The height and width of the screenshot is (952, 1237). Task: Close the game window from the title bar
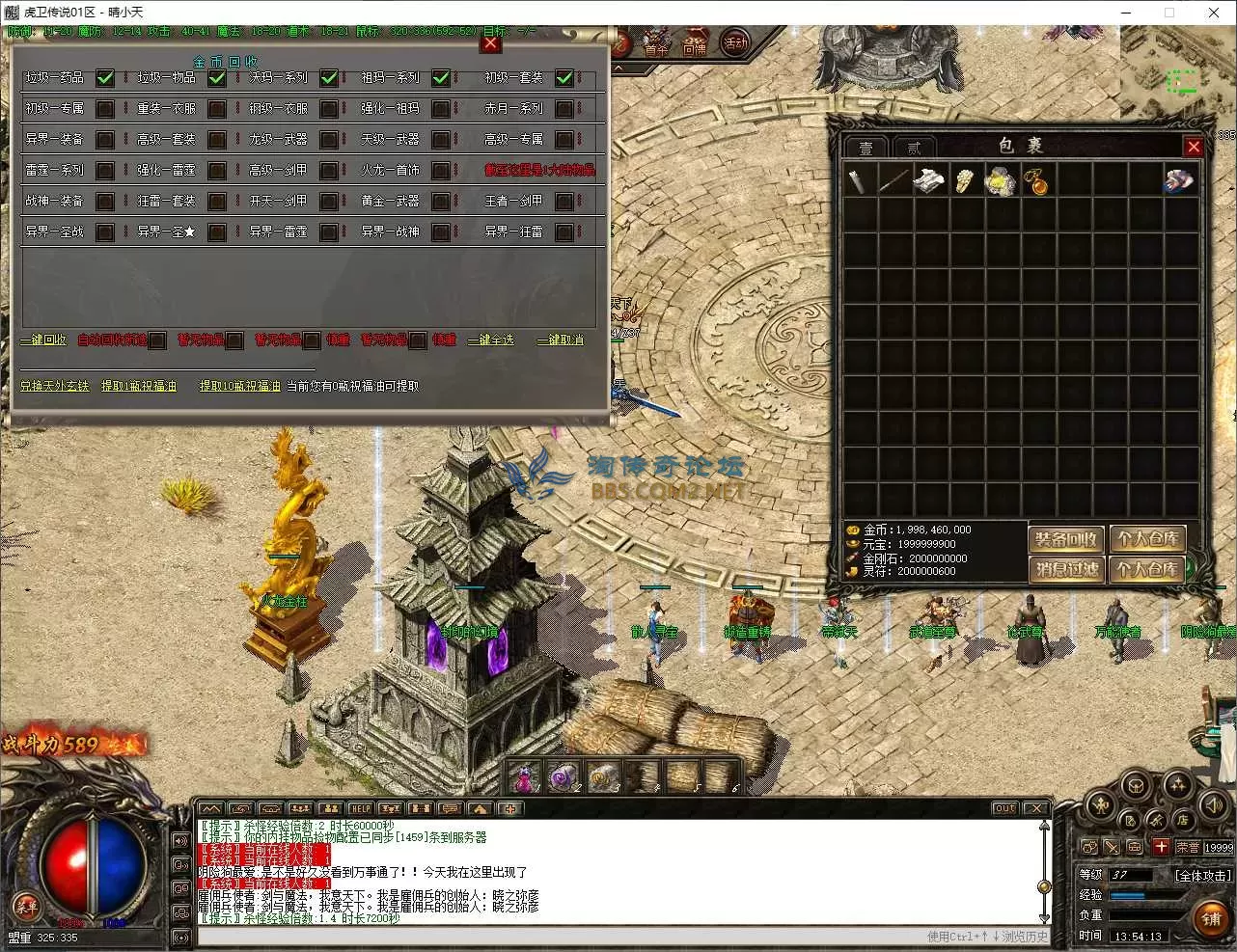1214,13
